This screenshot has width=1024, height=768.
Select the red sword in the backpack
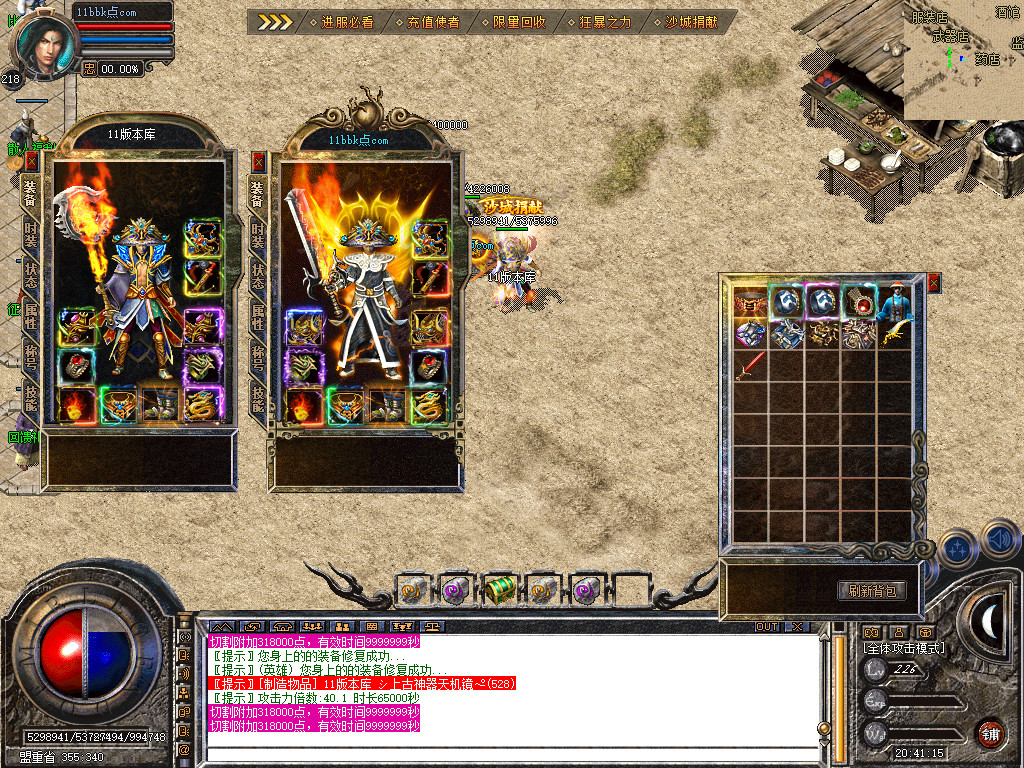click(749, 366)
